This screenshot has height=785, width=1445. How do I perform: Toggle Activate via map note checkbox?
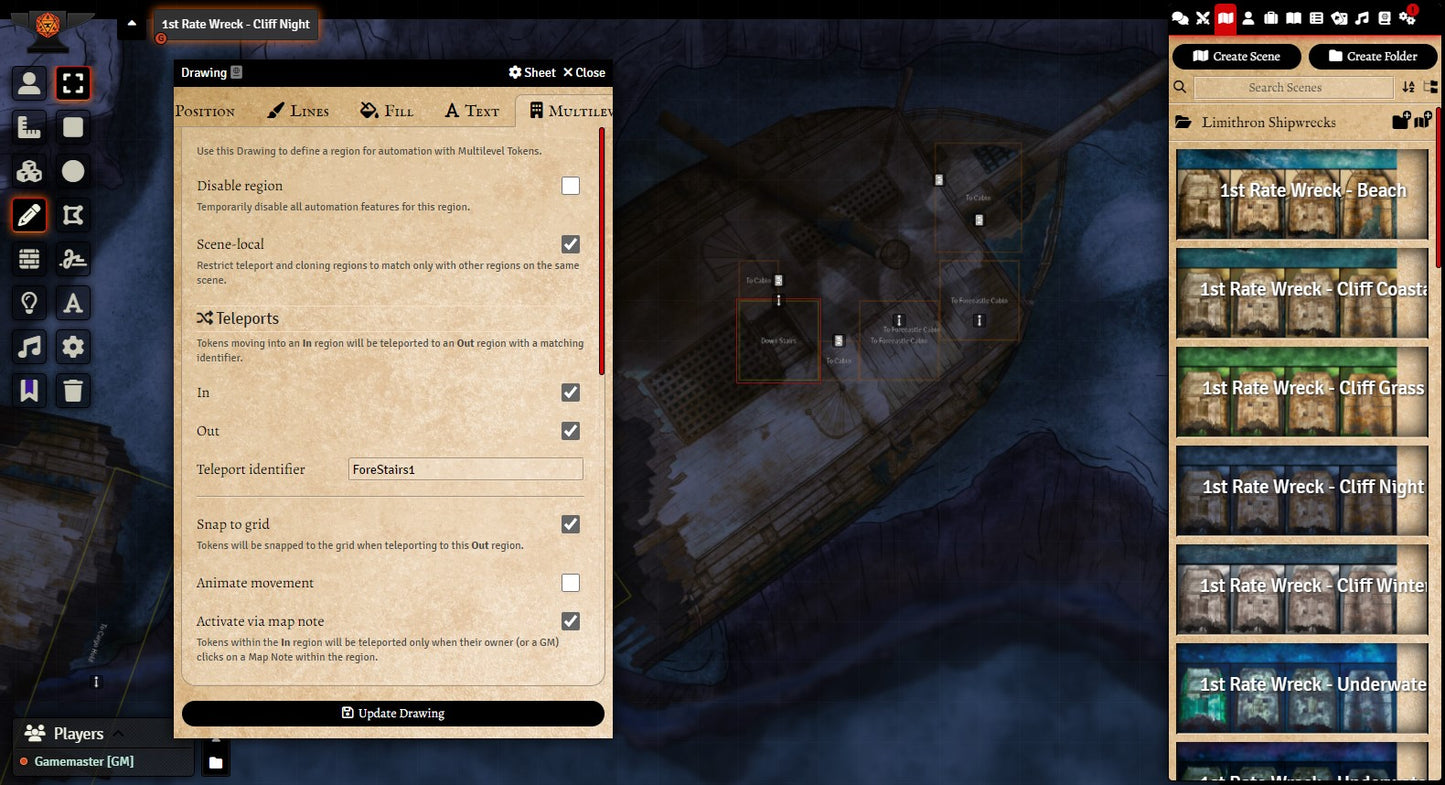coord(570,621)
